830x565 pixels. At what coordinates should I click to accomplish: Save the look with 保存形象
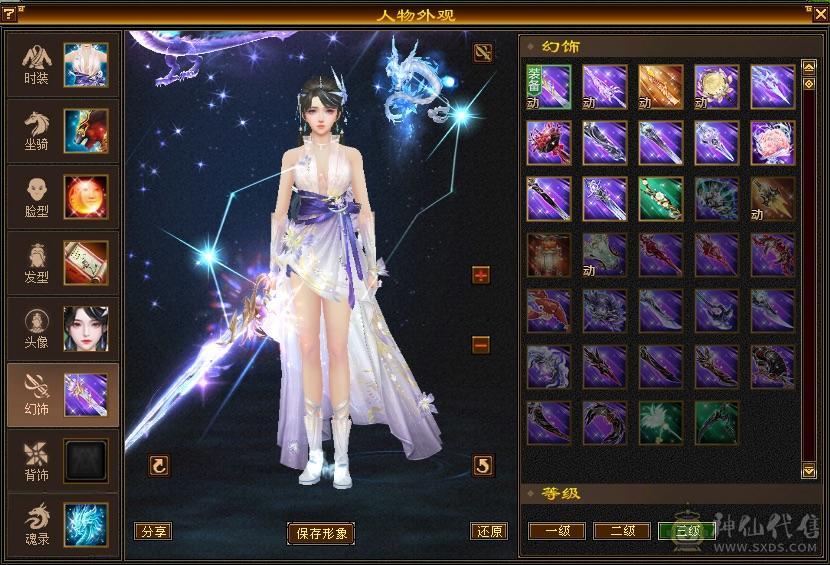click(x=321, y=533)
